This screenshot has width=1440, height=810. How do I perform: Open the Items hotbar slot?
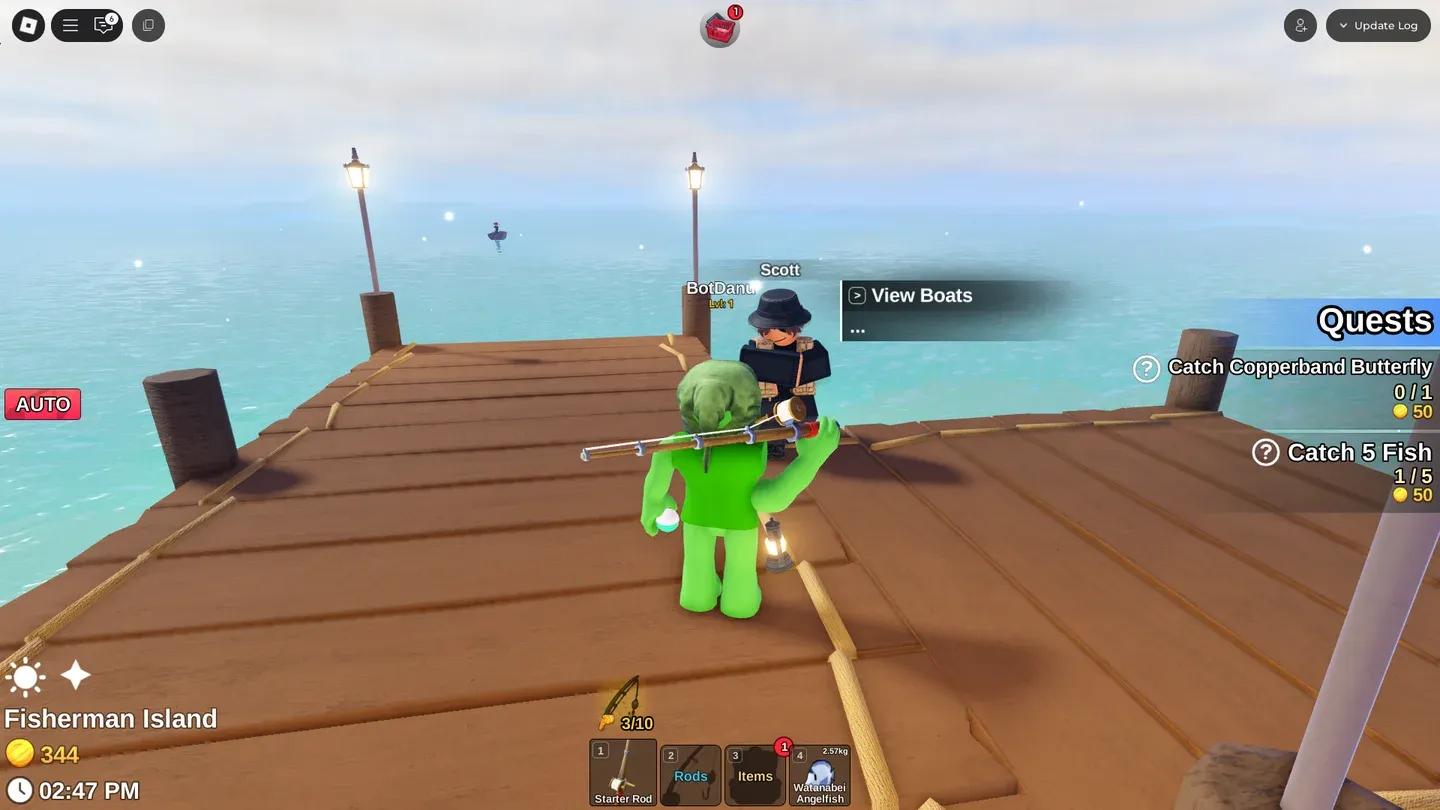coord(755,773)
